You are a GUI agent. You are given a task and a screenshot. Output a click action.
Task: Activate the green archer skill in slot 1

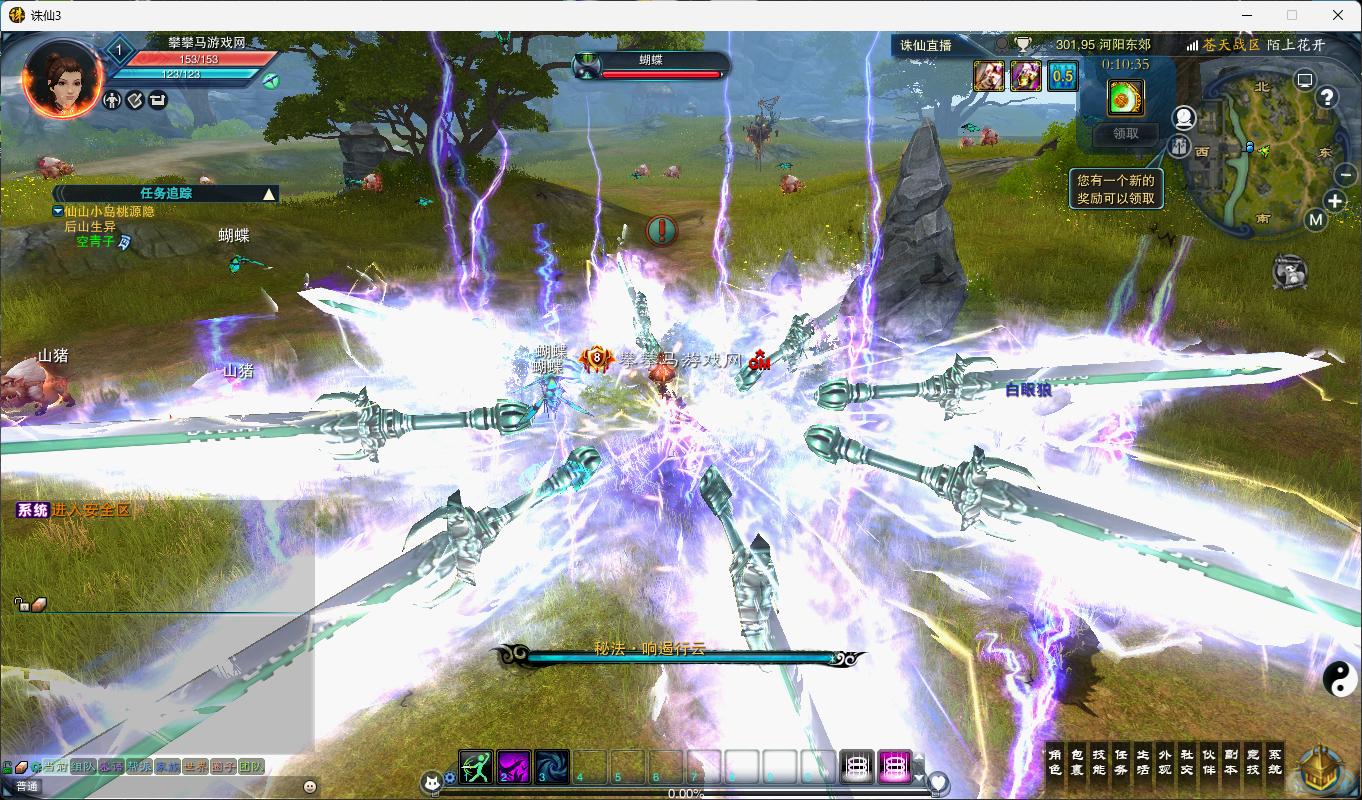[x=476, y=767]
